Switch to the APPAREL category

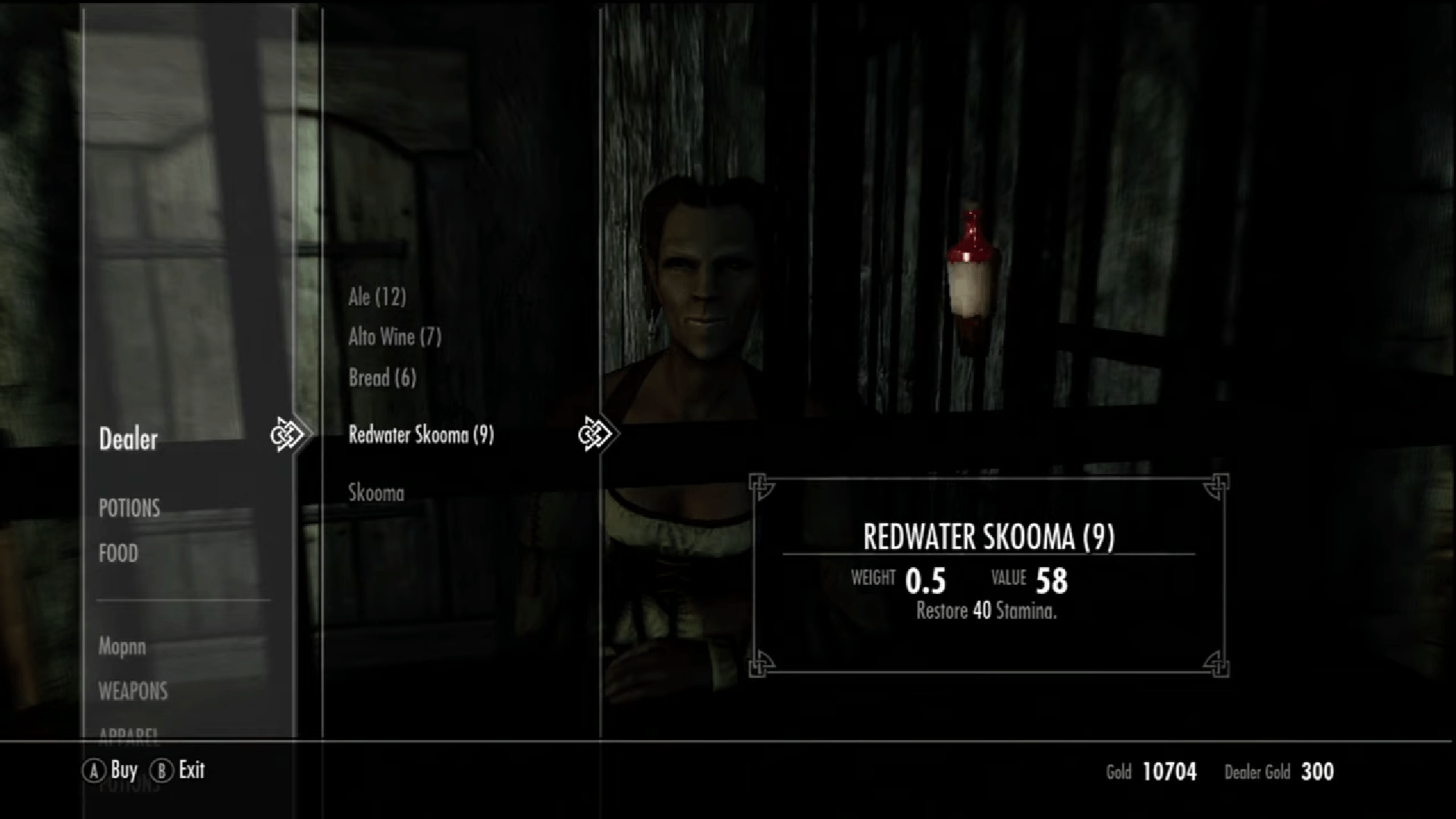[129, 734]
